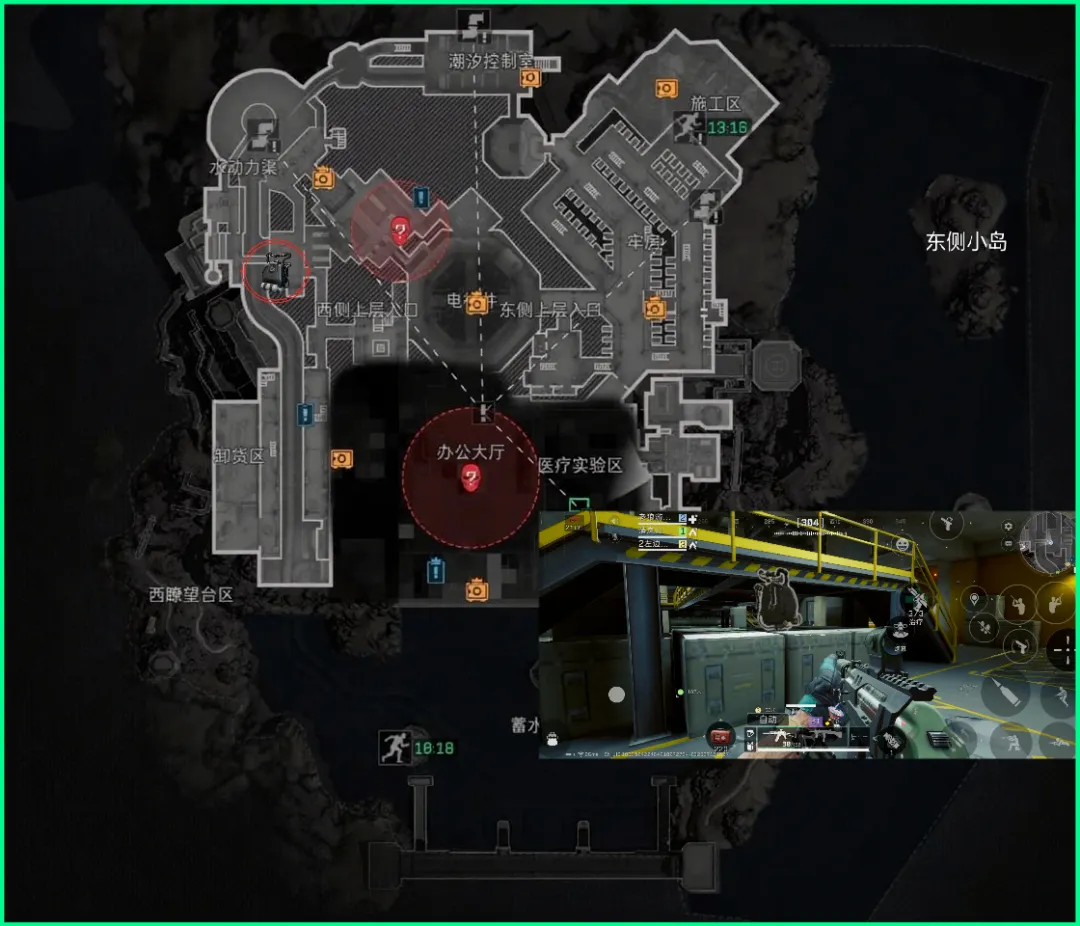1080x926 pixels.
Task: Tap the 自动 fire mode toggle
Action: tap(768, 718)
